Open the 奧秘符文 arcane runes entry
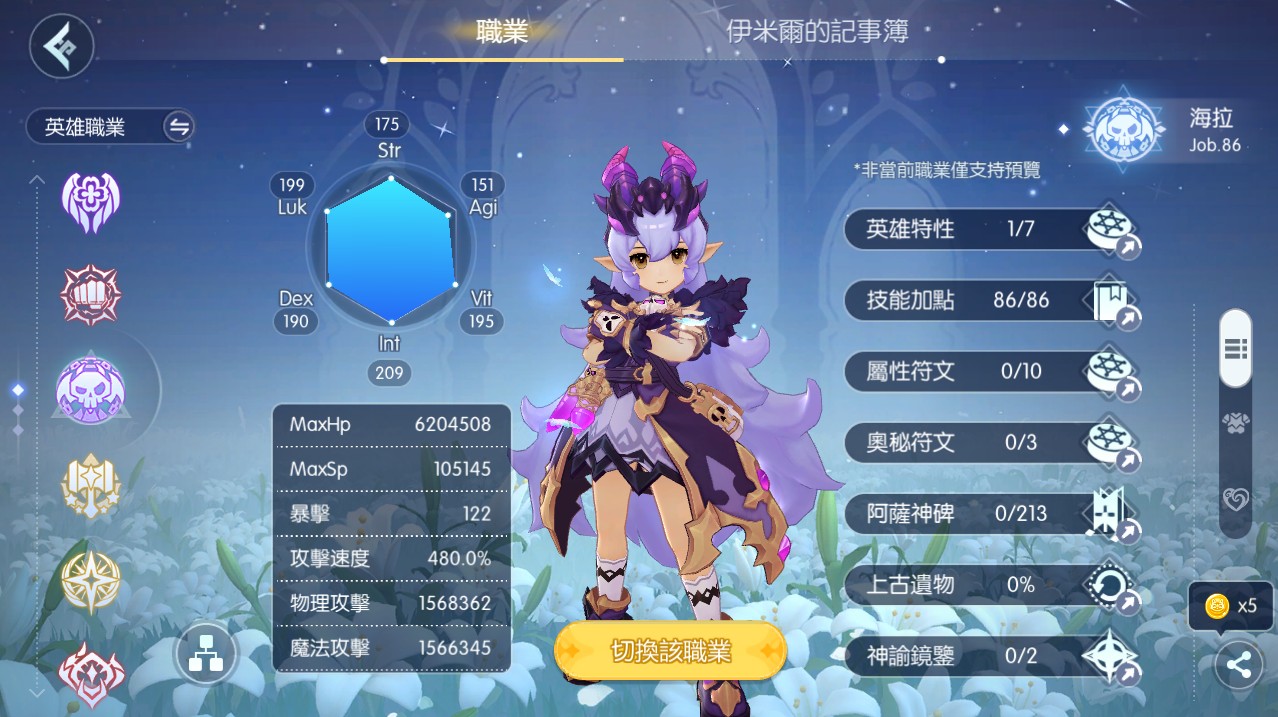The width and height of the screenshot is (1278, 717). (x=990, y=442)
